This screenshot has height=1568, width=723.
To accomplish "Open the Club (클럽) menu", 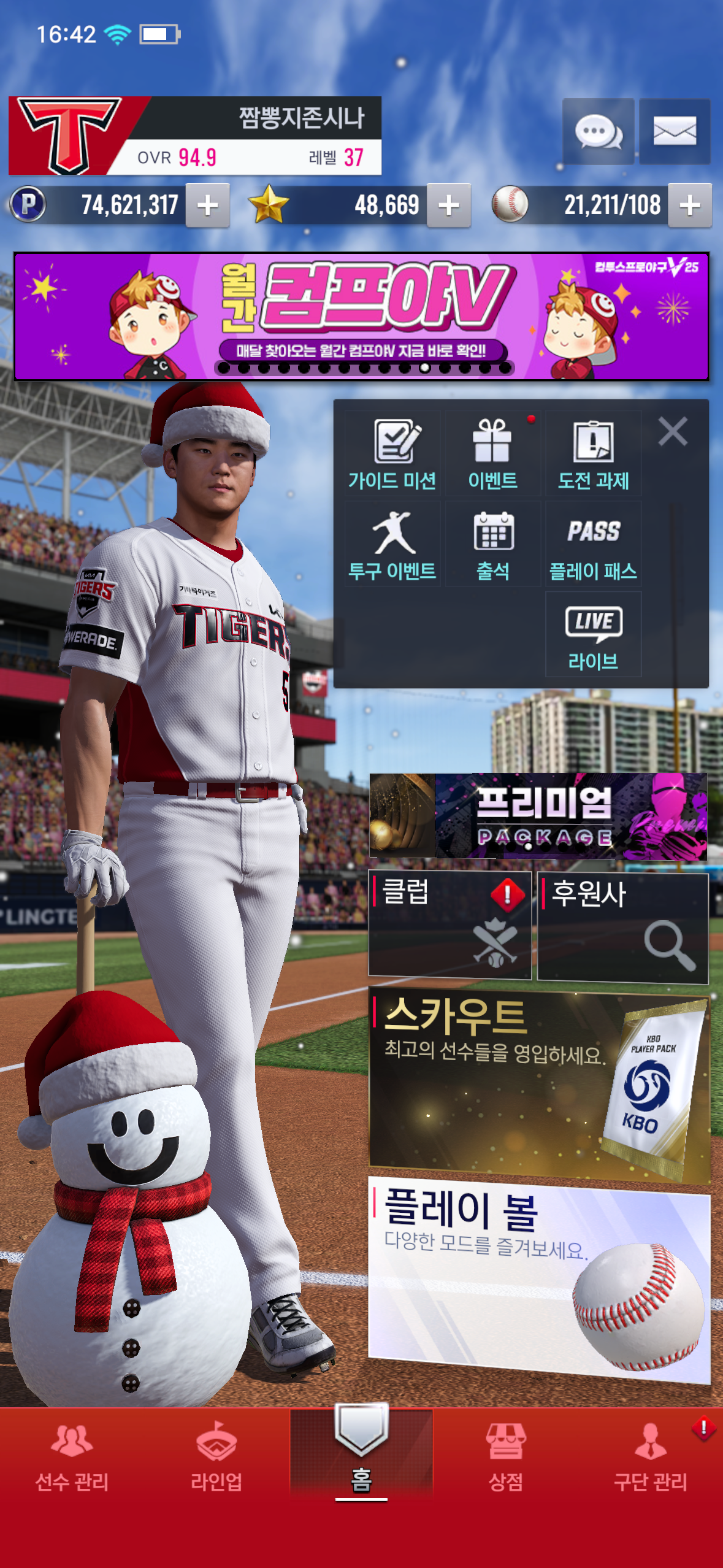I will pos(449,924).
